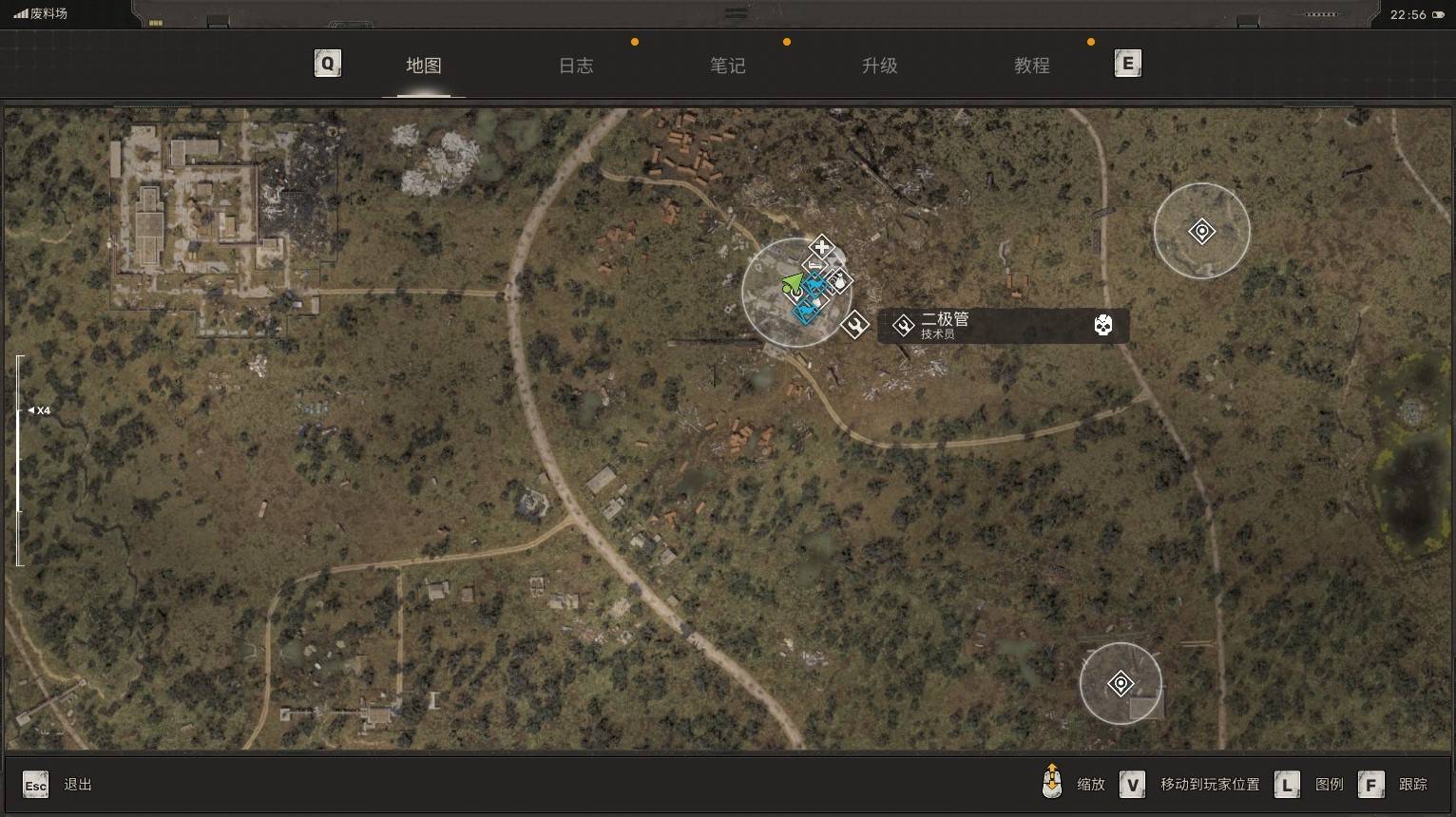Image resolution: width=1456 pixels, height=817 pixels.
Task: Go to the 升级 (Upgrades) tab
Action: [x=880, y=66]
